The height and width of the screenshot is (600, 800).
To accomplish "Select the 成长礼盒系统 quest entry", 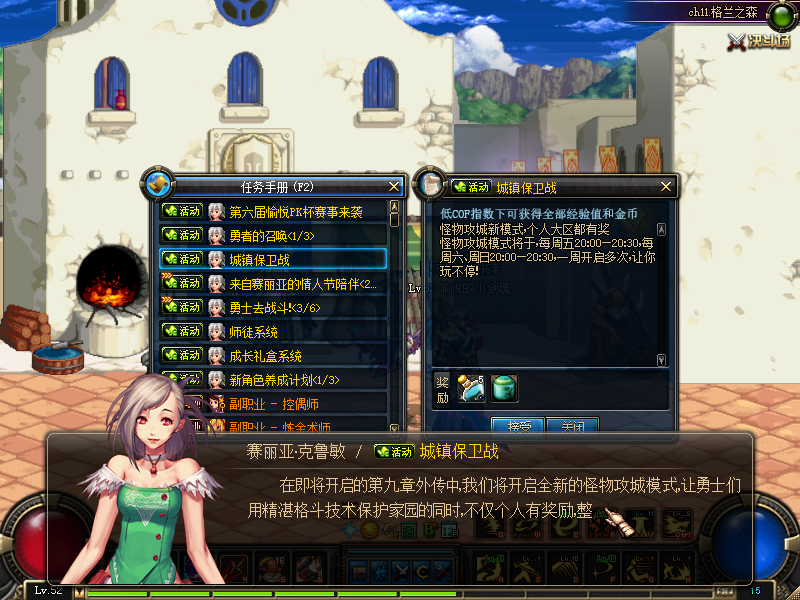I will pos(265,355).
